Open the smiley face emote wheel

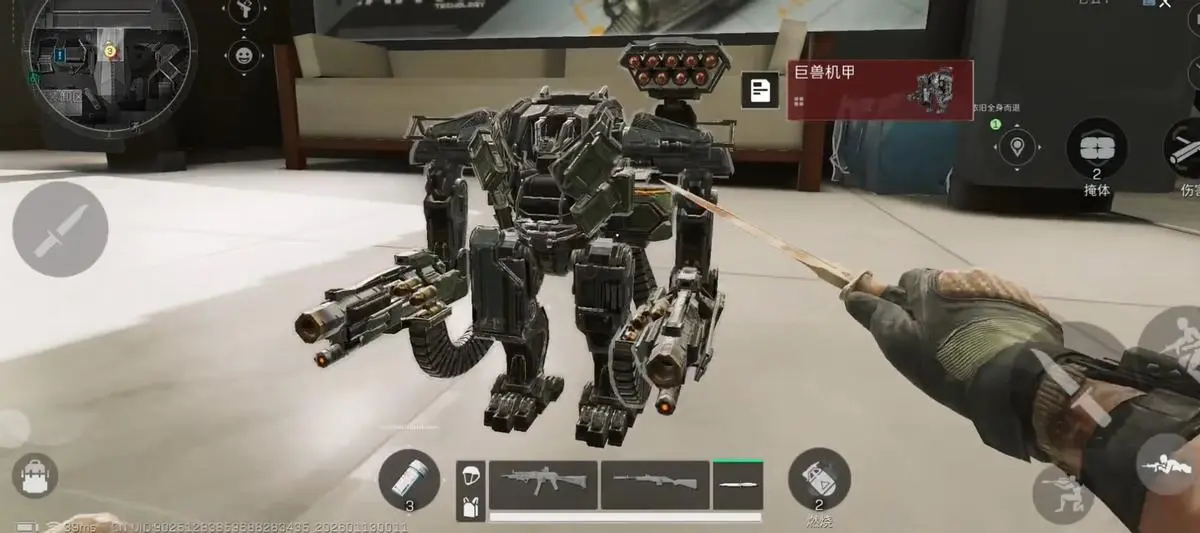pos(244,54)
